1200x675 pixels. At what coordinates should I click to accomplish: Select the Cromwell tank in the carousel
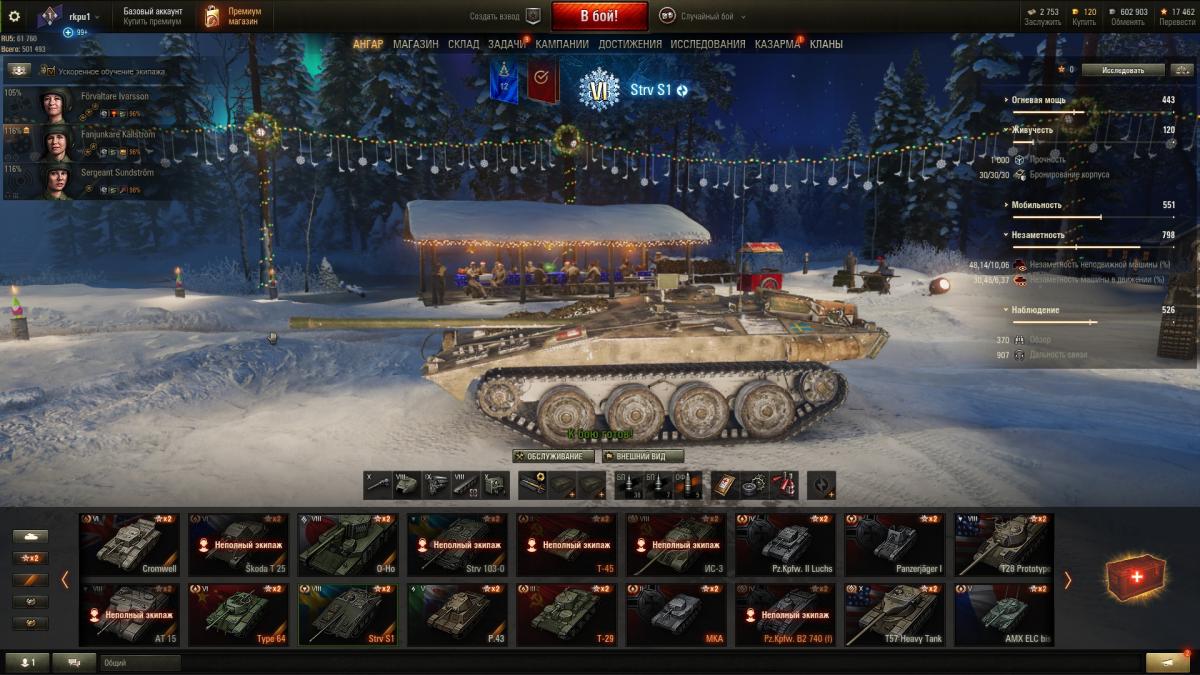(130, 544)
